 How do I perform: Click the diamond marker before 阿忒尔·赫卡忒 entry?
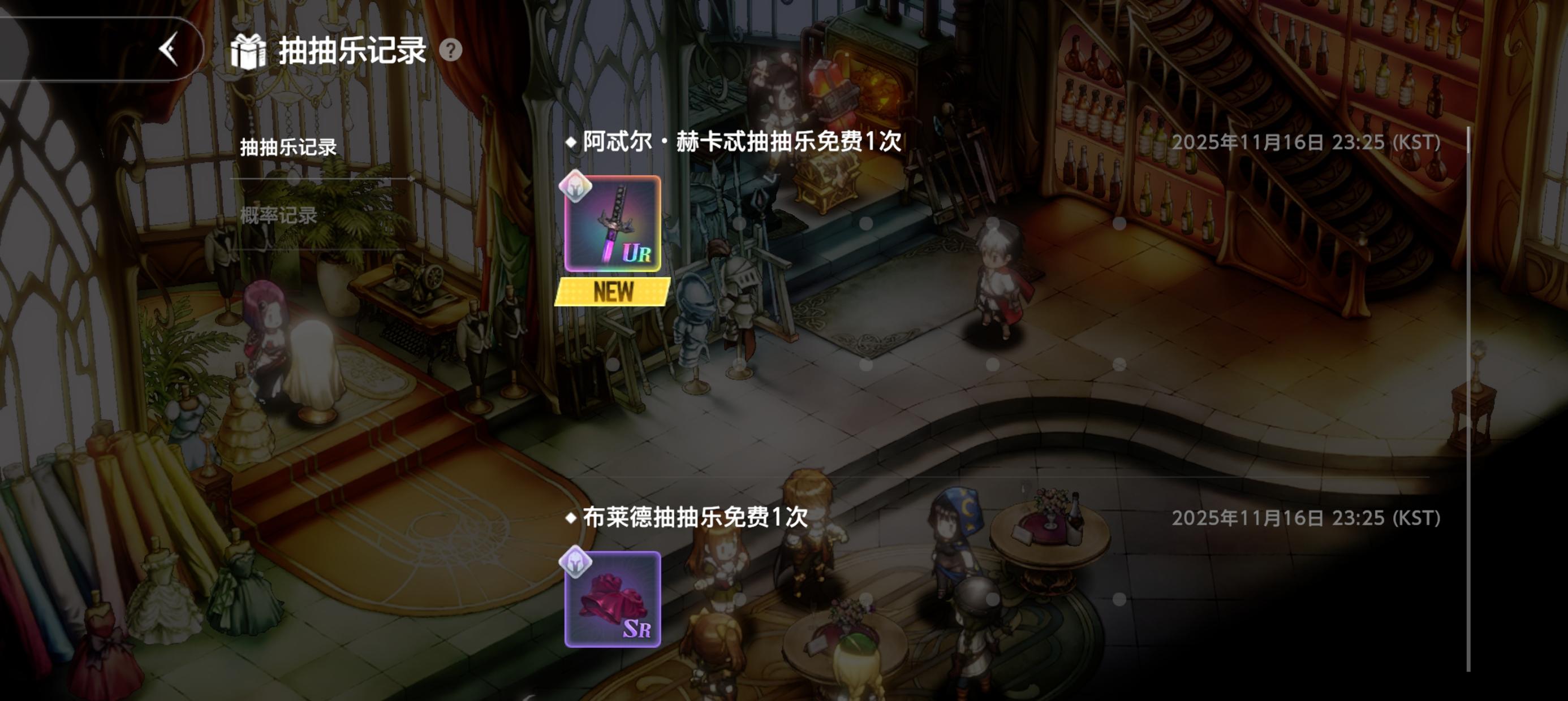pyautogui.click(x=571, y=142)
